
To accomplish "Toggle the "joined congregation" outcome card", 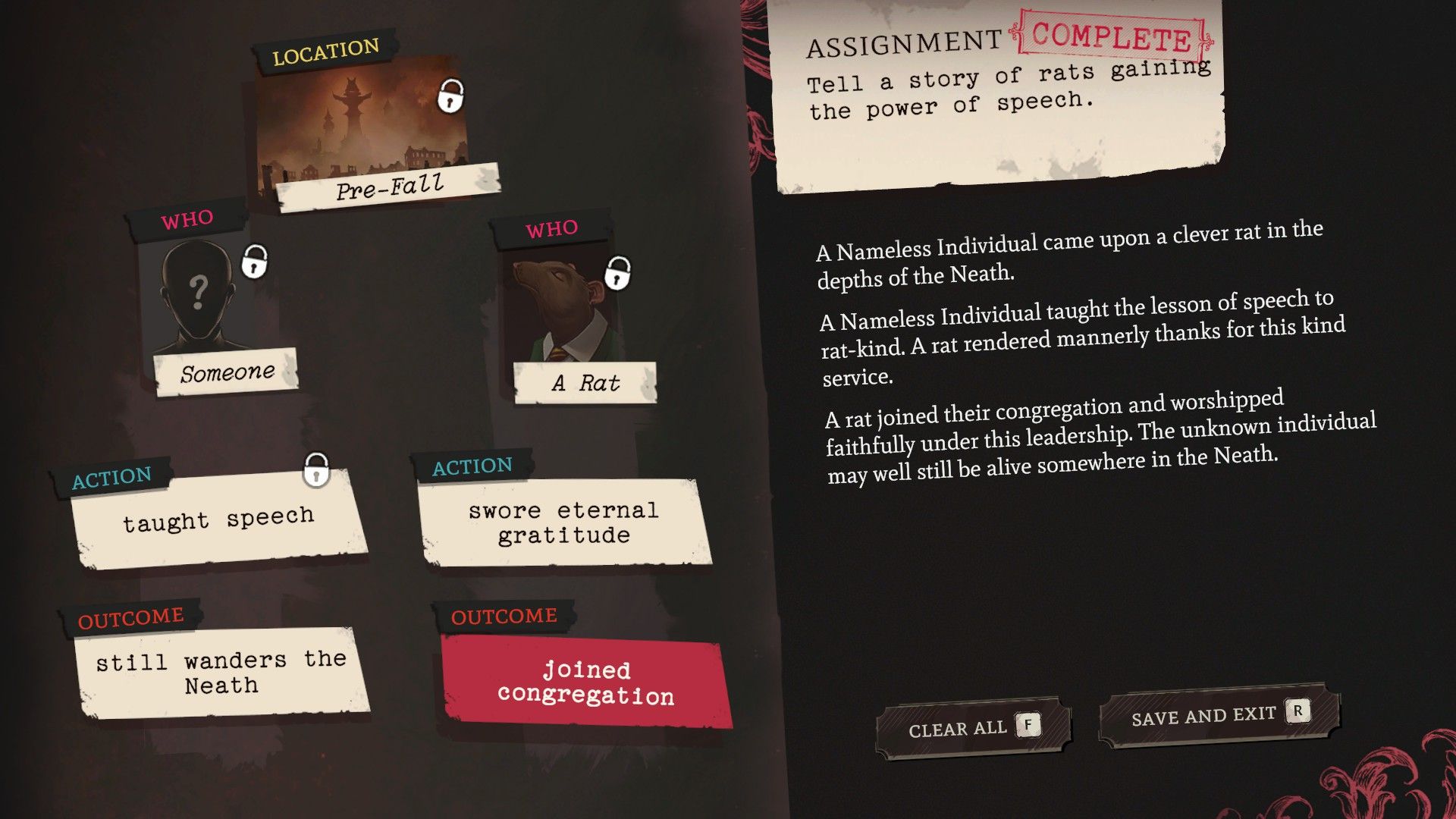I will click(x=585, y=682).
